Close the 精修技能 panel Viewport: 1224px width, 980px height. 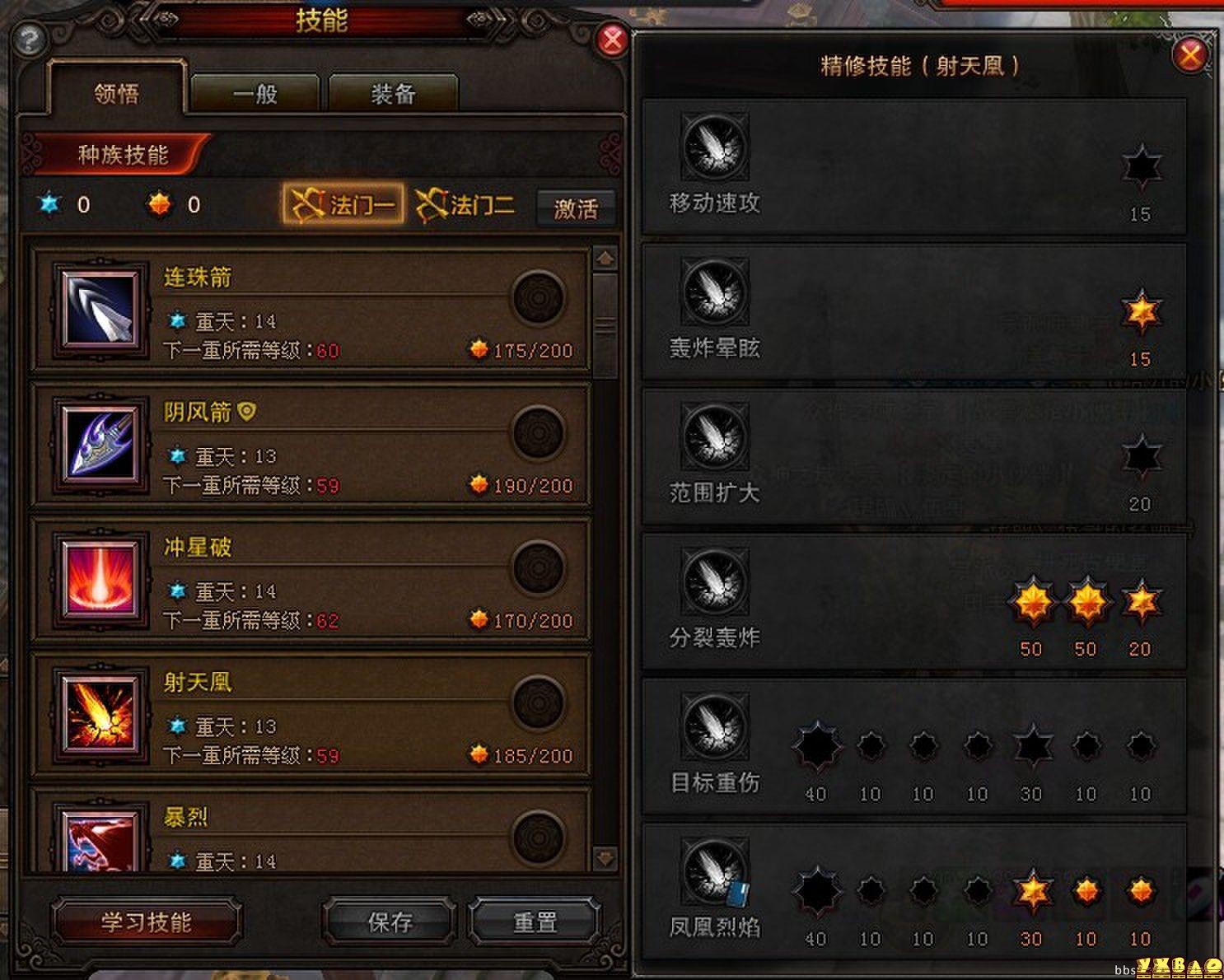pos(1189,55)
